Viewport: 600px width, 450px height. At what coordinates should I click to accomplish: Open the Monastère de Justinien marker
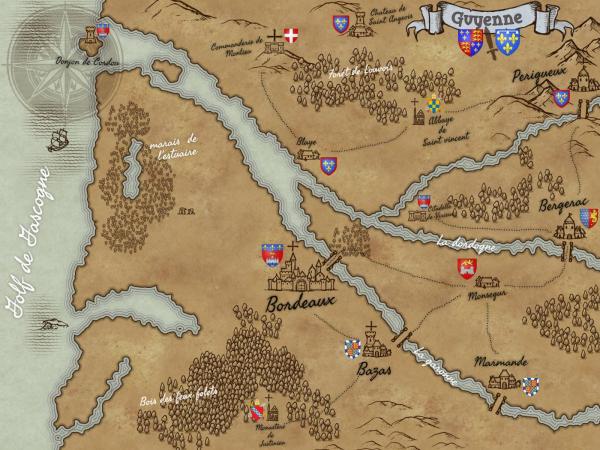pyautogui.click(x=270, y=408)
